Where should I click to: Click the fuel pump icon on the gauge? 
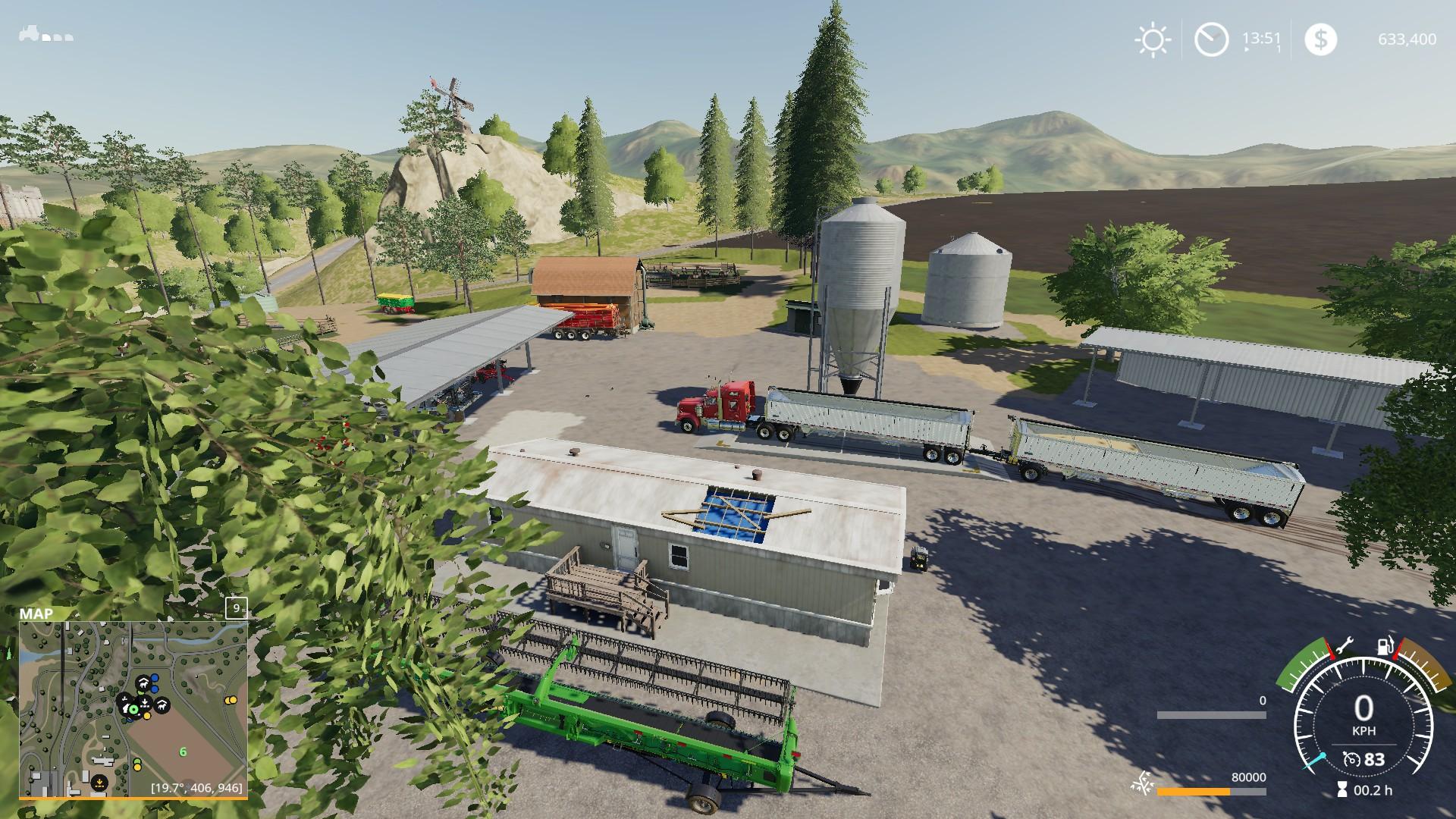[1385, 647]
